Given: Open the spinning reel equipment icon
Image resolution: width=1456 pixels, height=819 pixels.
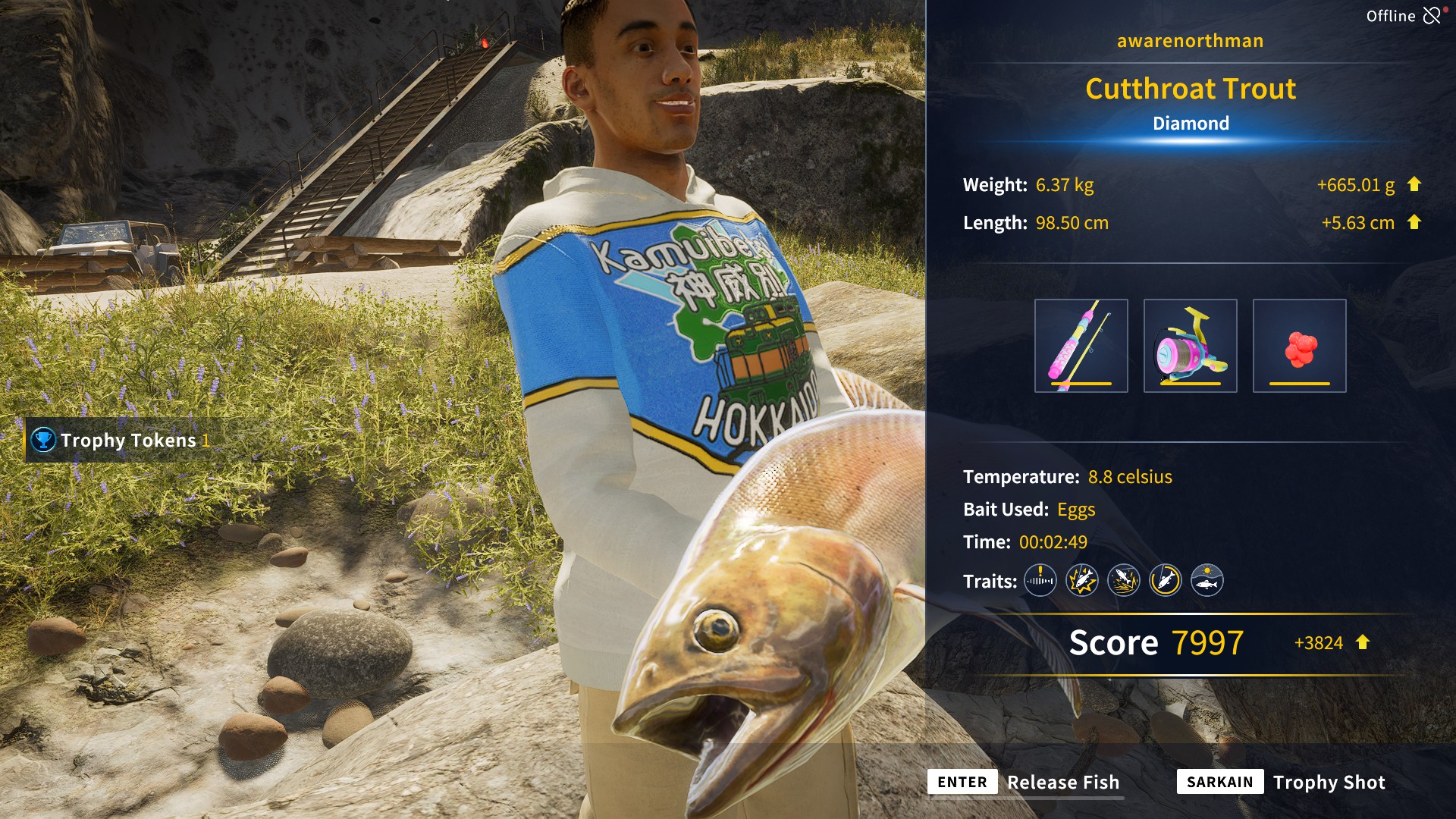Looking at the screenshot, I should tap(1191, 346).
